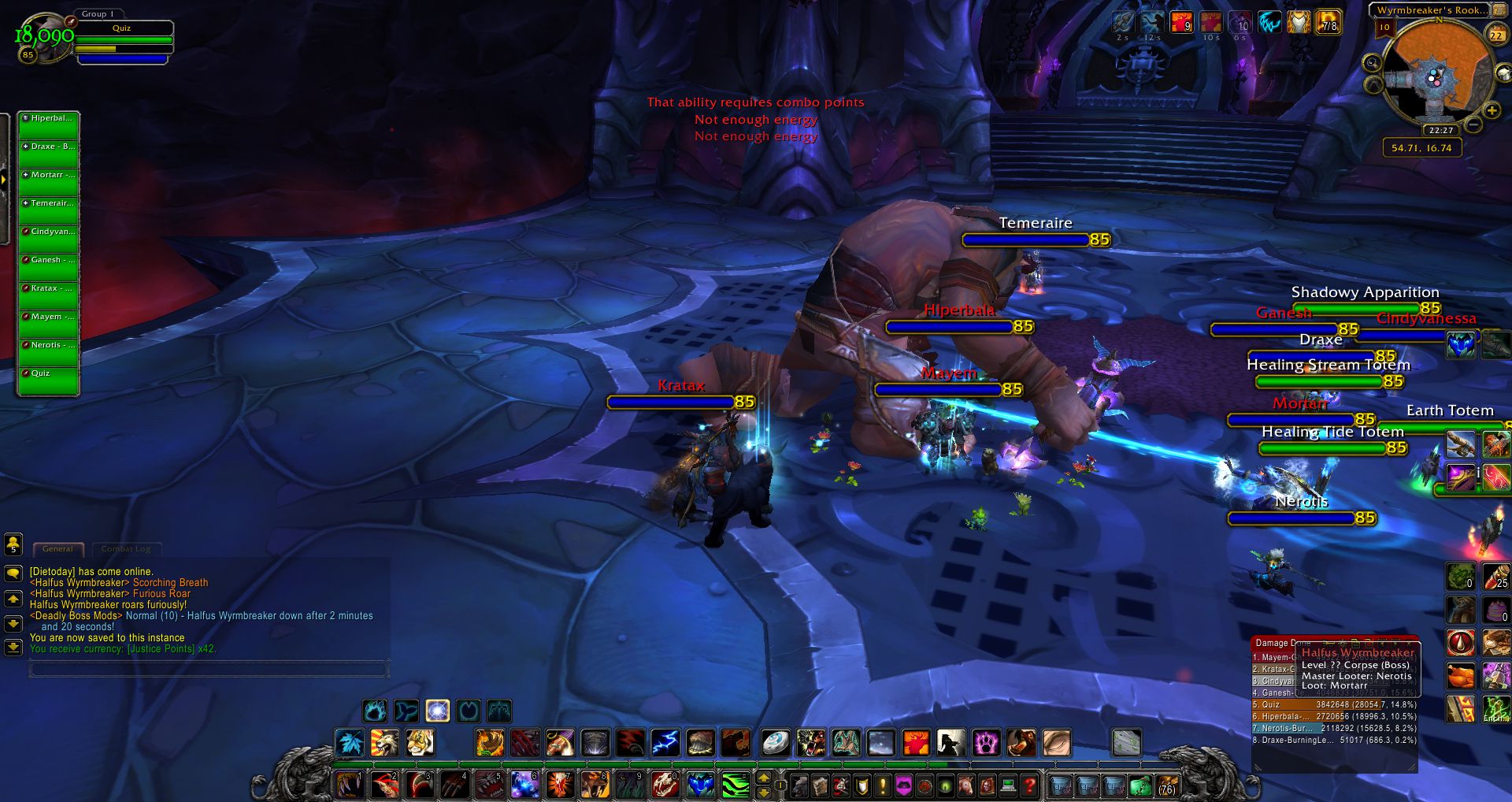Zoom out the minimap with the minus button
Image resolution: width=1512 pixels, height=802 pixels.
coord(1474,124)
